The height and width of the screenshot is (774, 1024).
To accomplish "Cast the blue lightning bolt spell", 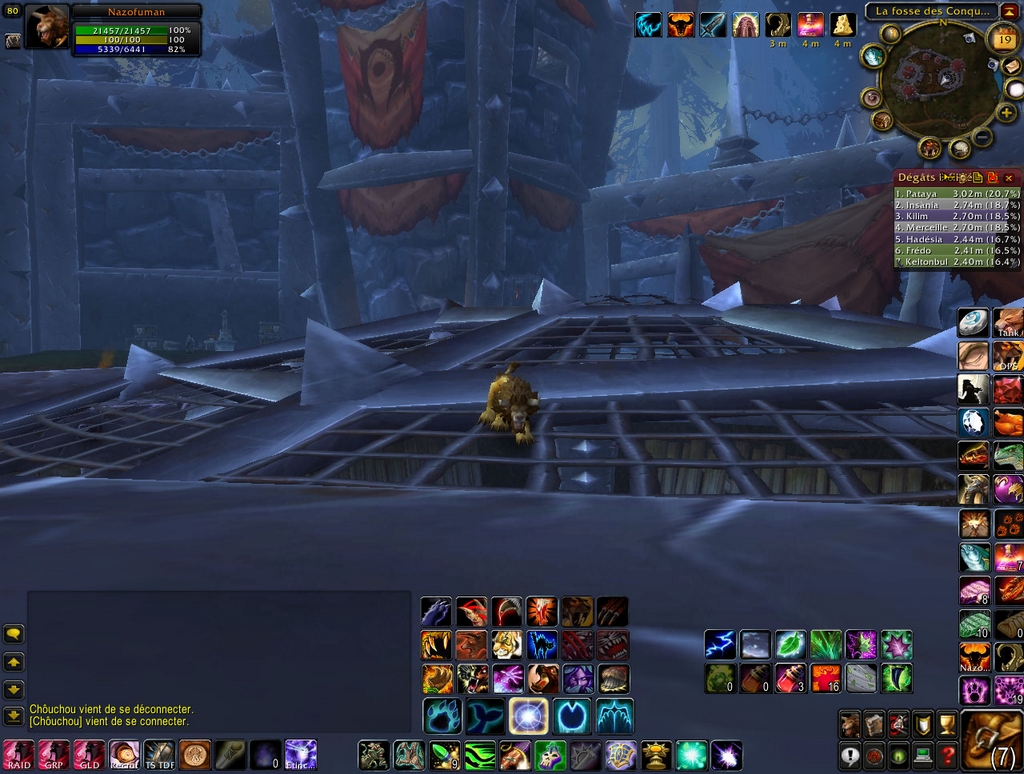I will click(x=720, y=644).
